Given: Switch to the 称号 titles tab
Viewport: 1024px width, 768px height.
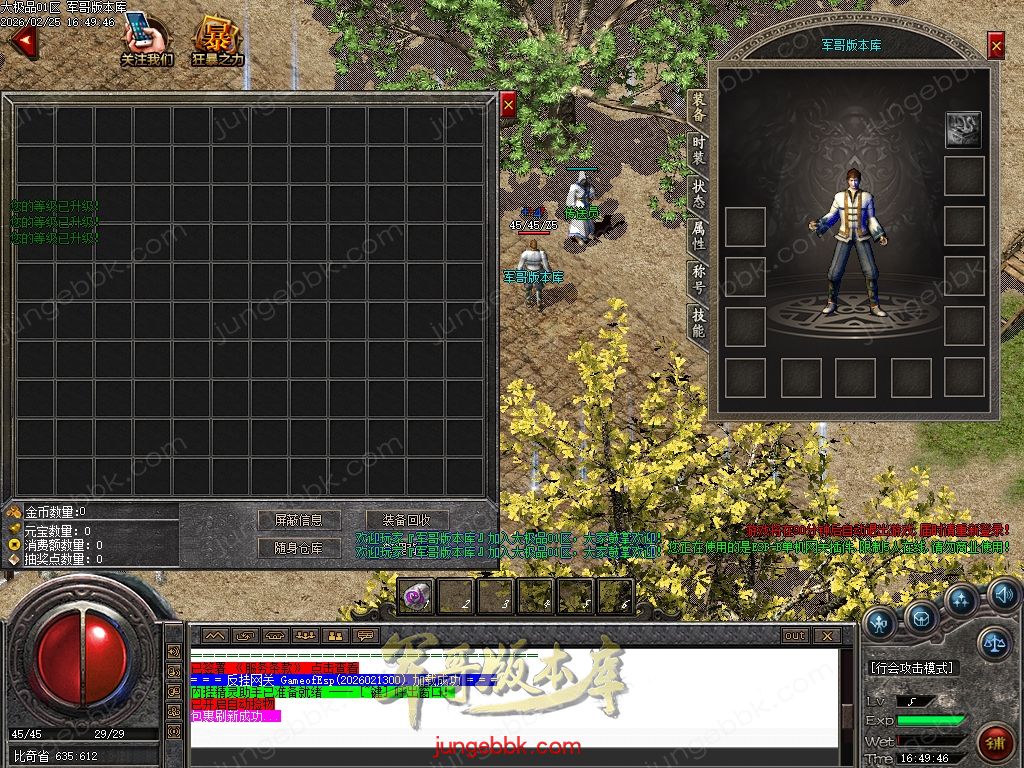Looking at the screenshot, I should [x=698, y=278].
